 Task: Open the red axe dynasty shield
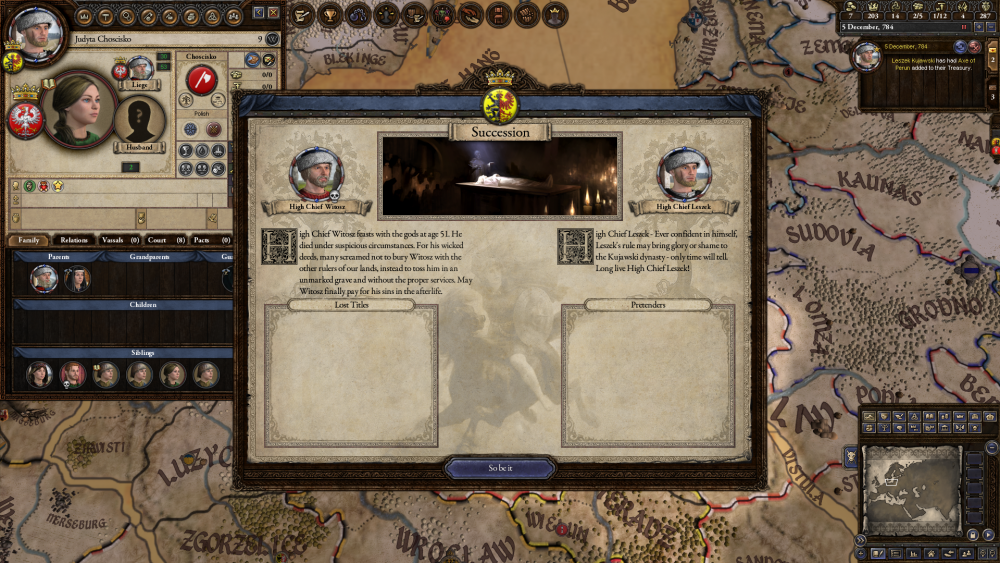pyautogui.click(x=202, y=80)
